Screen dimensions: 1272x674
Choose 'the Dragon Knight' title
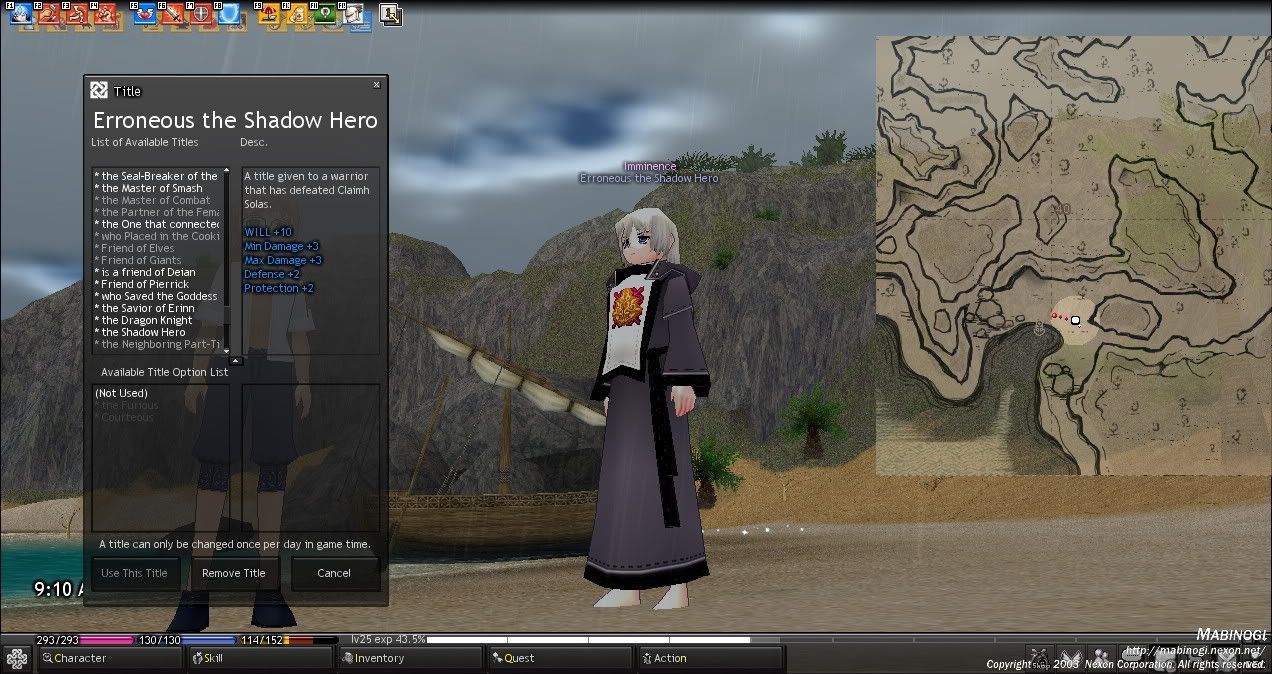point(146,320)
